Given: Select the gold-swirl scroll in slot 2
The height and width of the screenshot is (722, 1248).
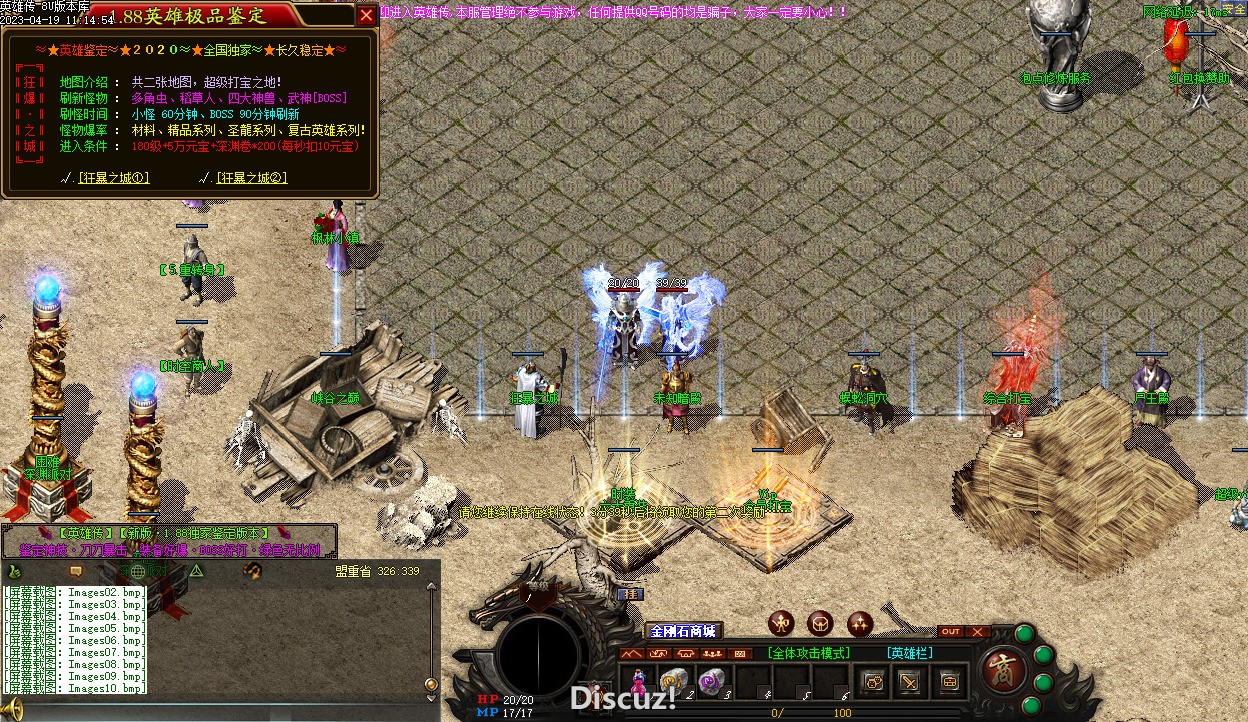Looking at the screenshot, I should 675,682.
